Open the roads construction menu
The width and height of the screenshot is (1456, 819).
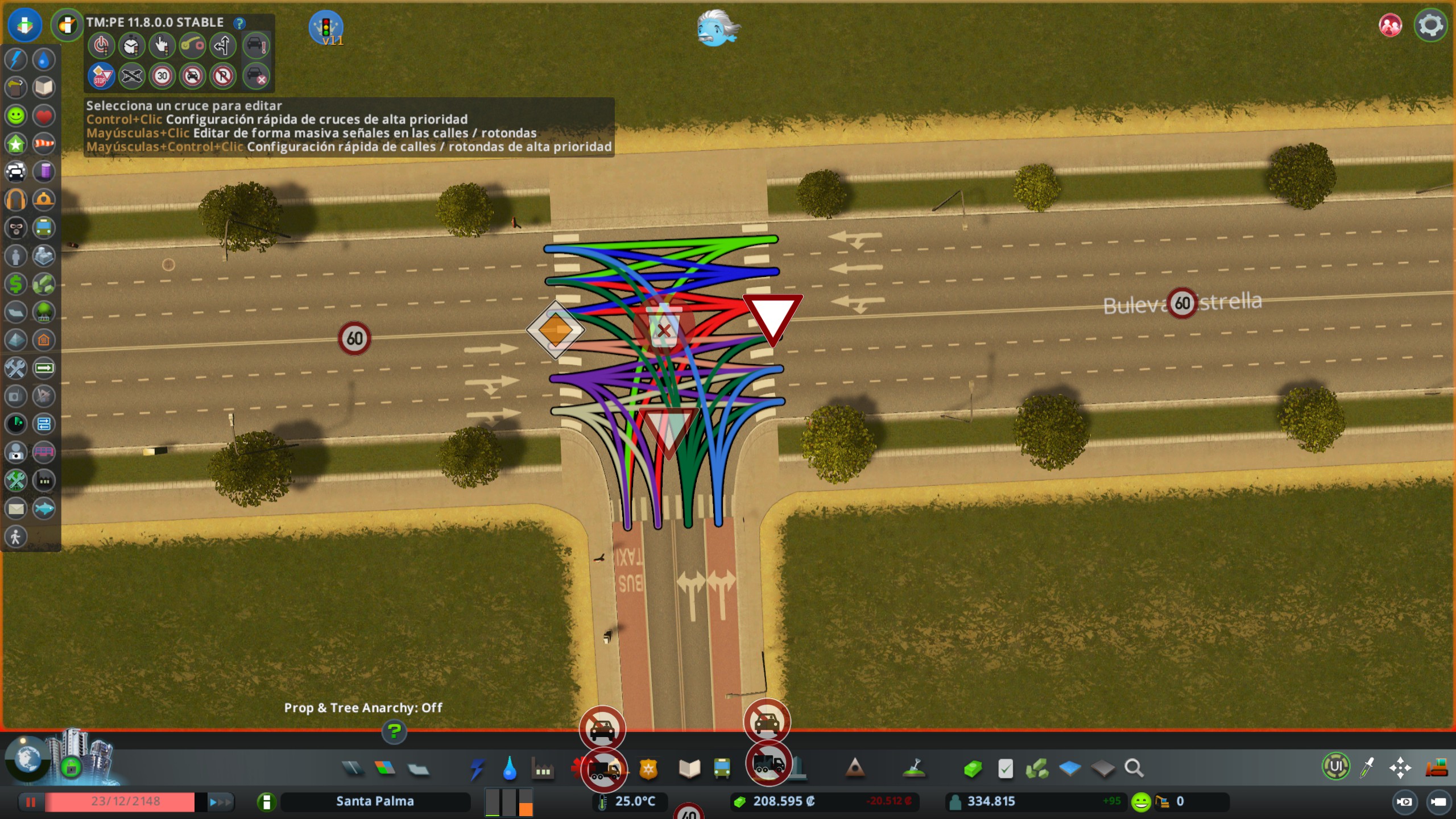click(354, 770)
